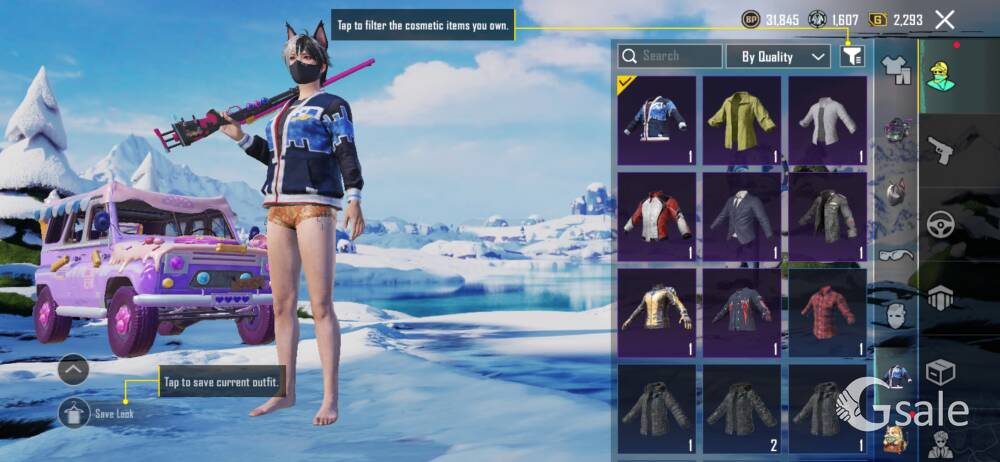Pick the dark suit with tie
Screen dimensions: 1000x462
(741, 217)
